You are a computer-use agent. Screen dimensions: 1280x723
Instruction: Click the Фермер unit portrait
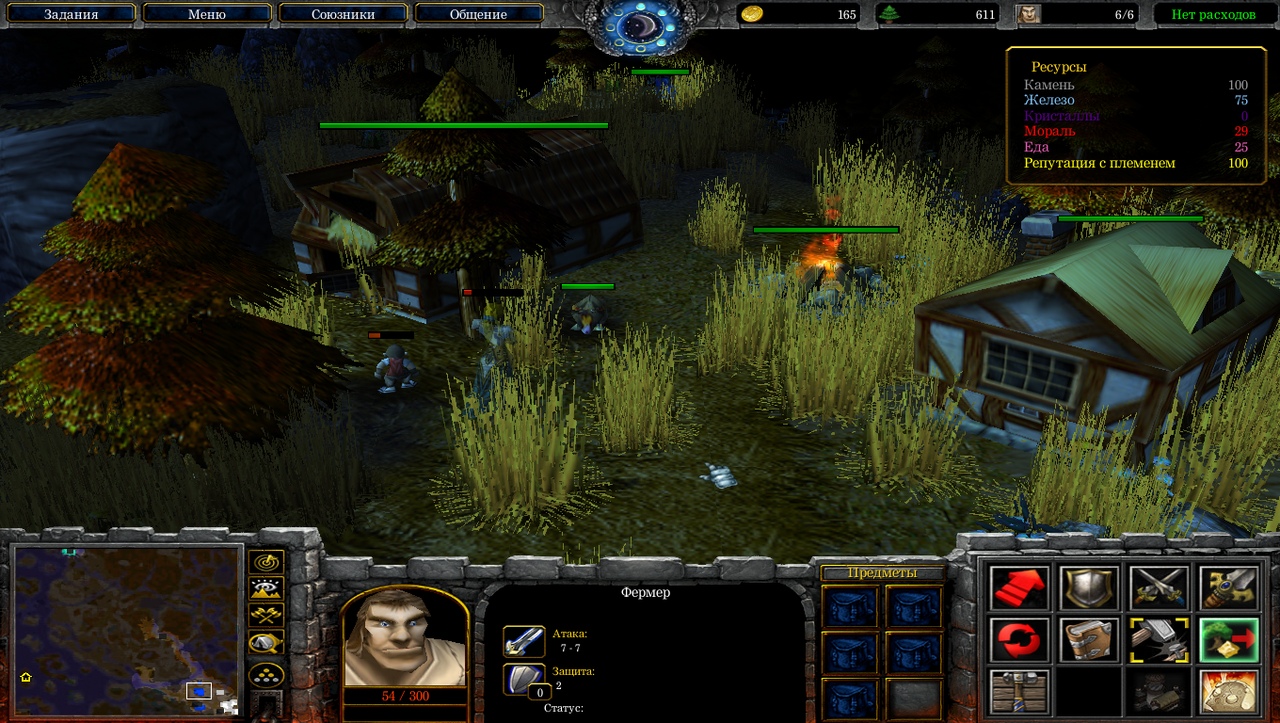[x=404, y=640]
